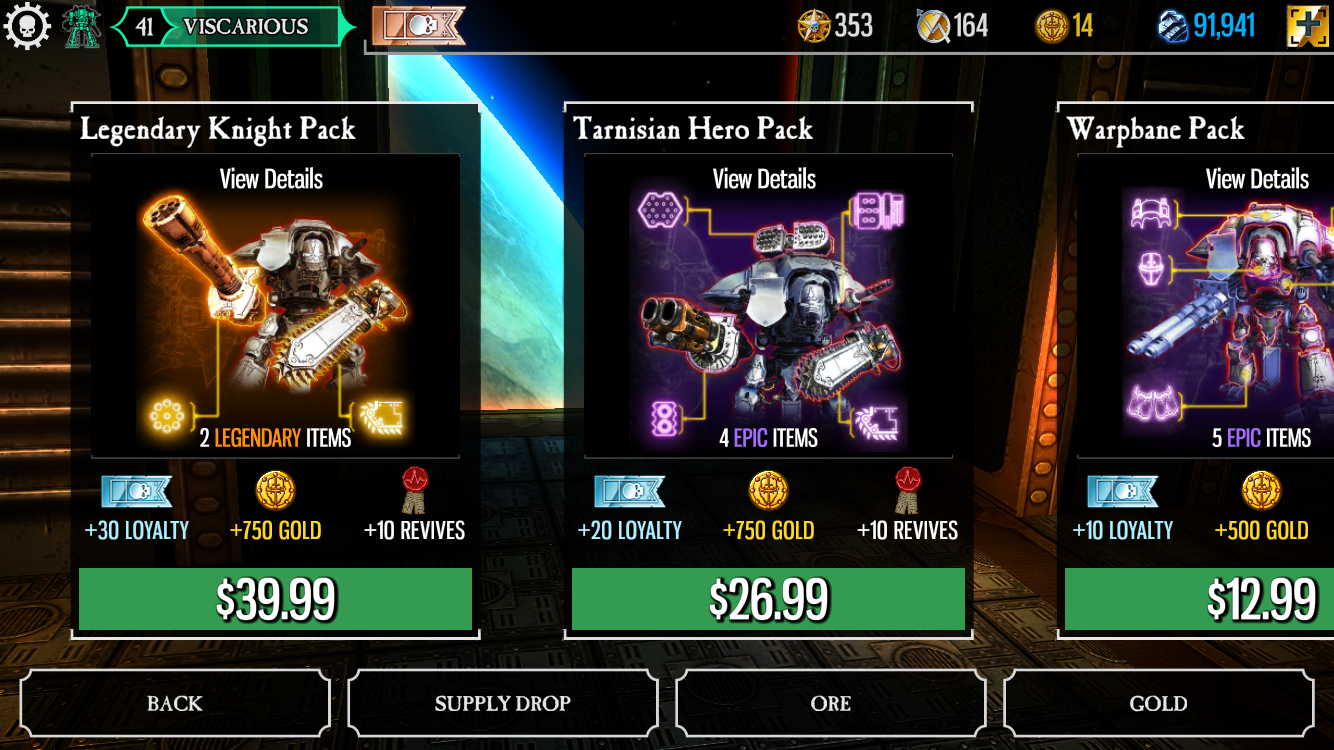Add more currency with the gold plus button
Viewport: 1334px width, 750px height.
click(x=1308, y=25)
